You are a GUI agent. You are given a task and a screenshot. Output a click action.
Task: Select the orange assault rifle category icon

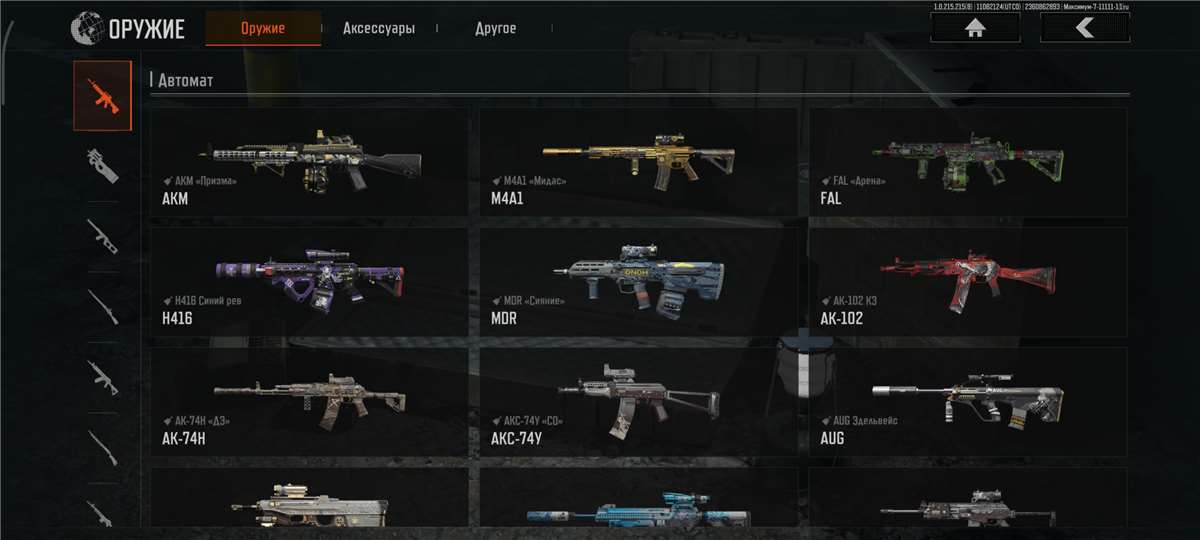[x=102, y=95]
